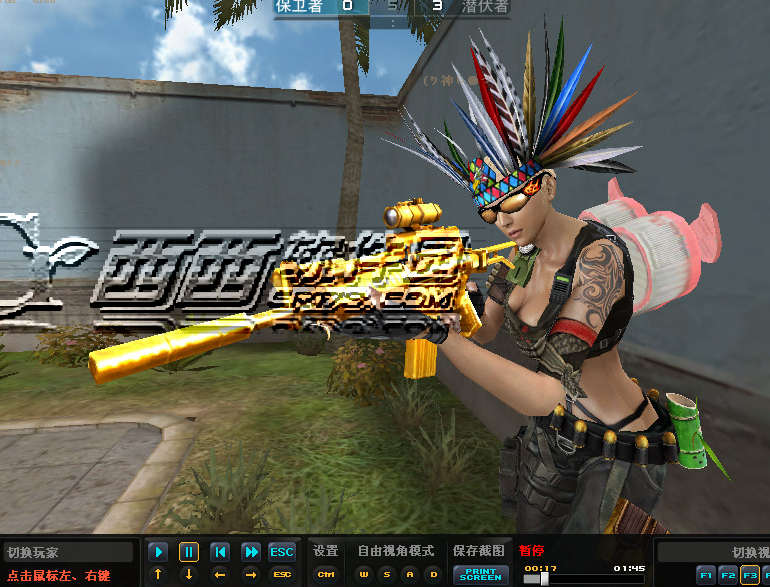Image resolution: width=770 pixels, height=587 pixels.
Task: Choose the highlighted F3 view button
Action: coord(749,575)
